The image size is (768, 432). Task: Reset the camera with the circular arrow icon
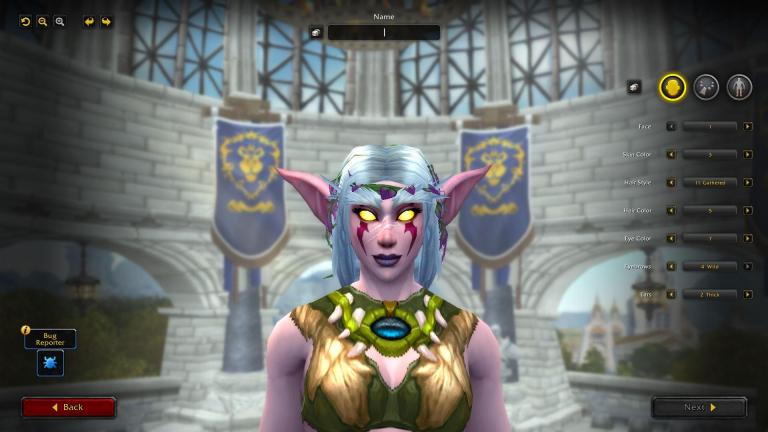tap(25, 21)
